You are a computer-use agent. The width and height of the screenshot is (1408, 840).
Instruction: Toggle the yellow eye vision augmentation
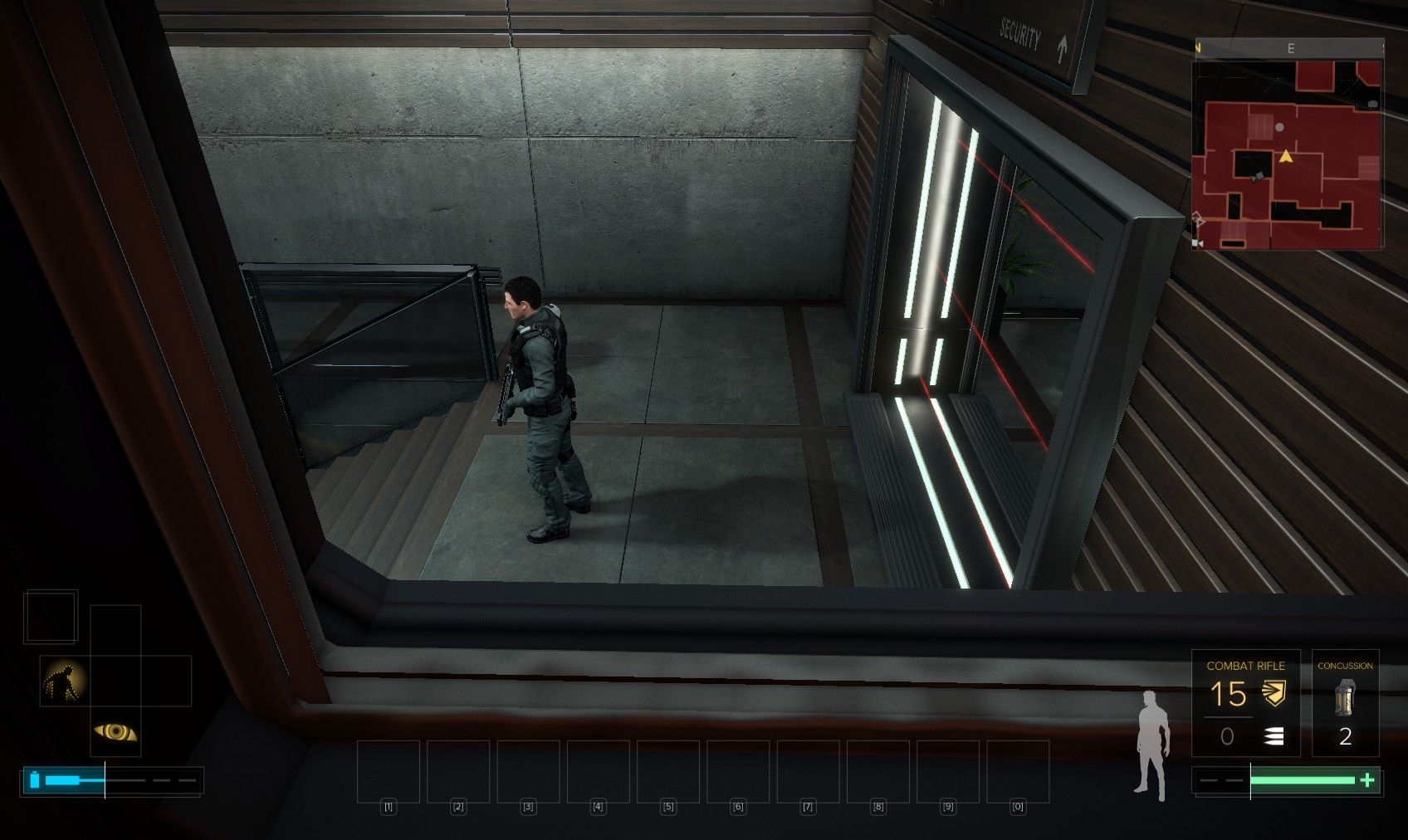pyautogui.click(x=115, y=731)
